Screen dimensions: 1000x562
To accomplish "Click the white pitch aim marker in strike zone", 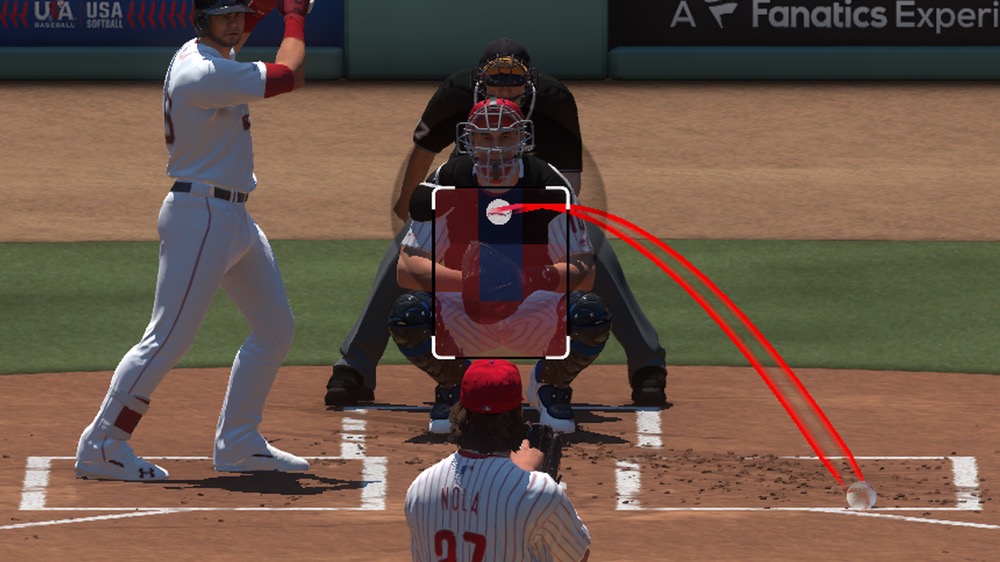I will click(498, 210).
